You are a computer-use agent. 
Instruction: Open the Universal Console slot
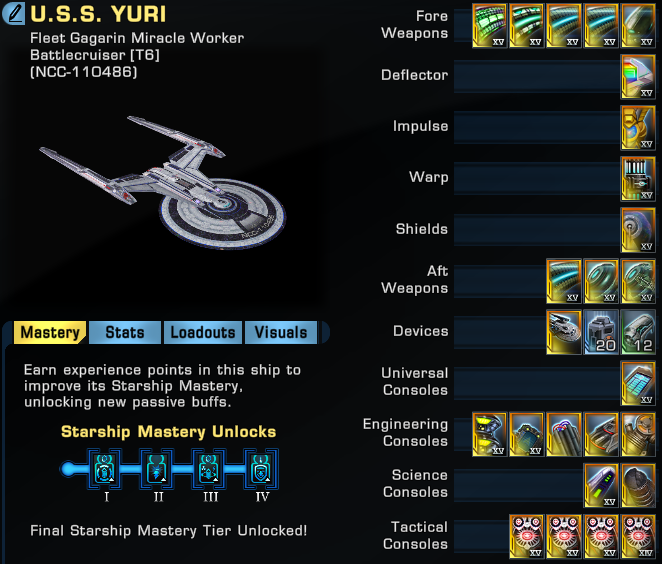[x=638, y=382]
